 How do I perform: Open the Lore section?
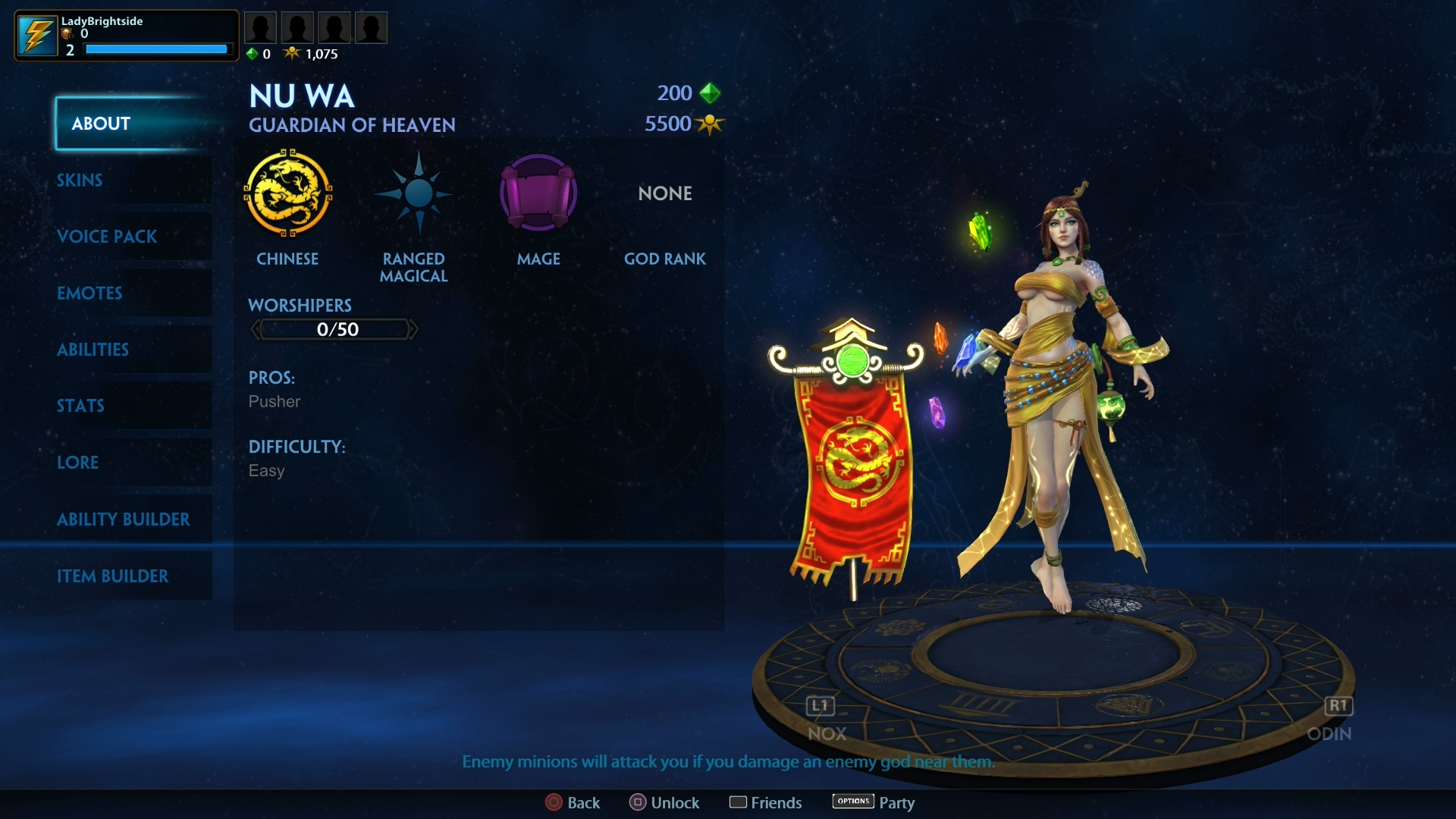point(78,463)
